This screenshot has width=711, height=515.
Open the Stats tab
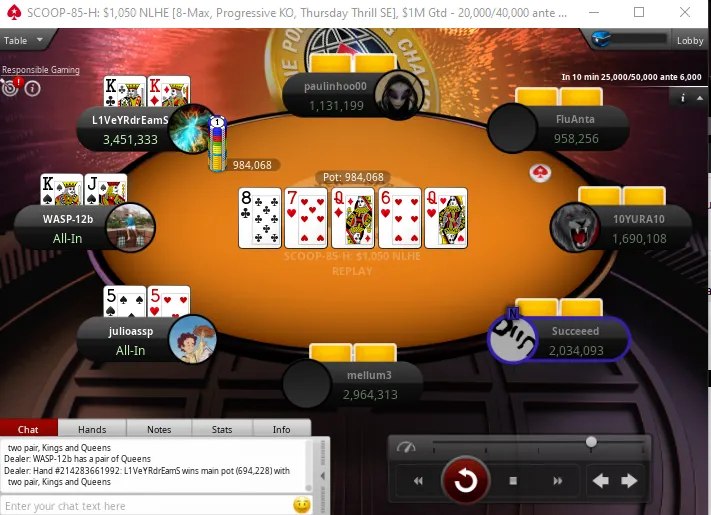[x=222, y=429]
